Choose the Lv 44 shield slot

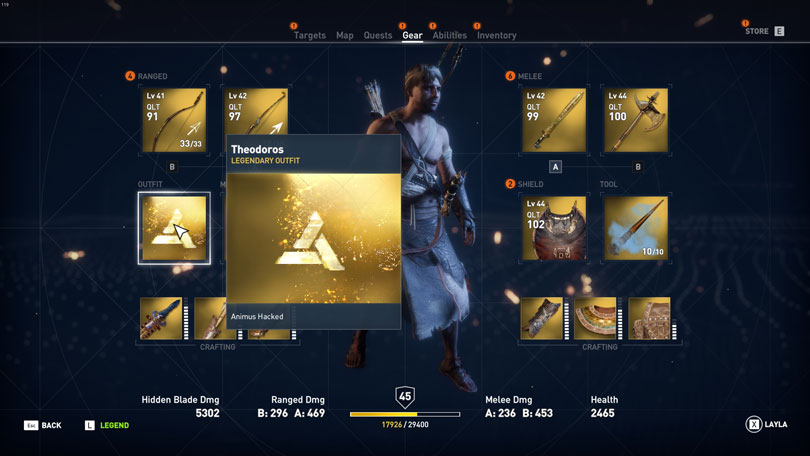tap(554, 228)
